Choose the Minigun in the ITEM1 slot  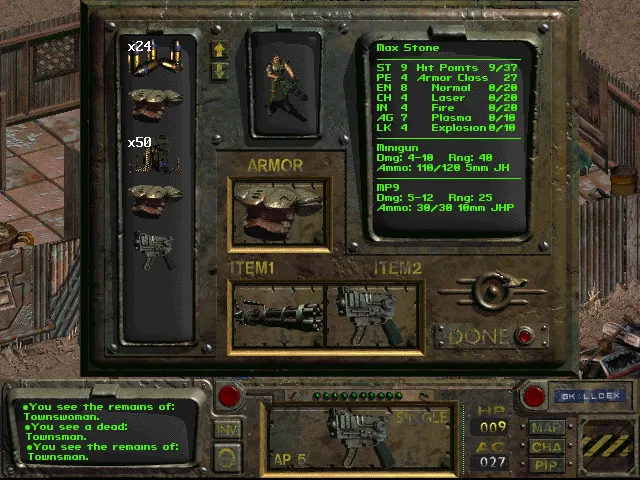point(278,315)
